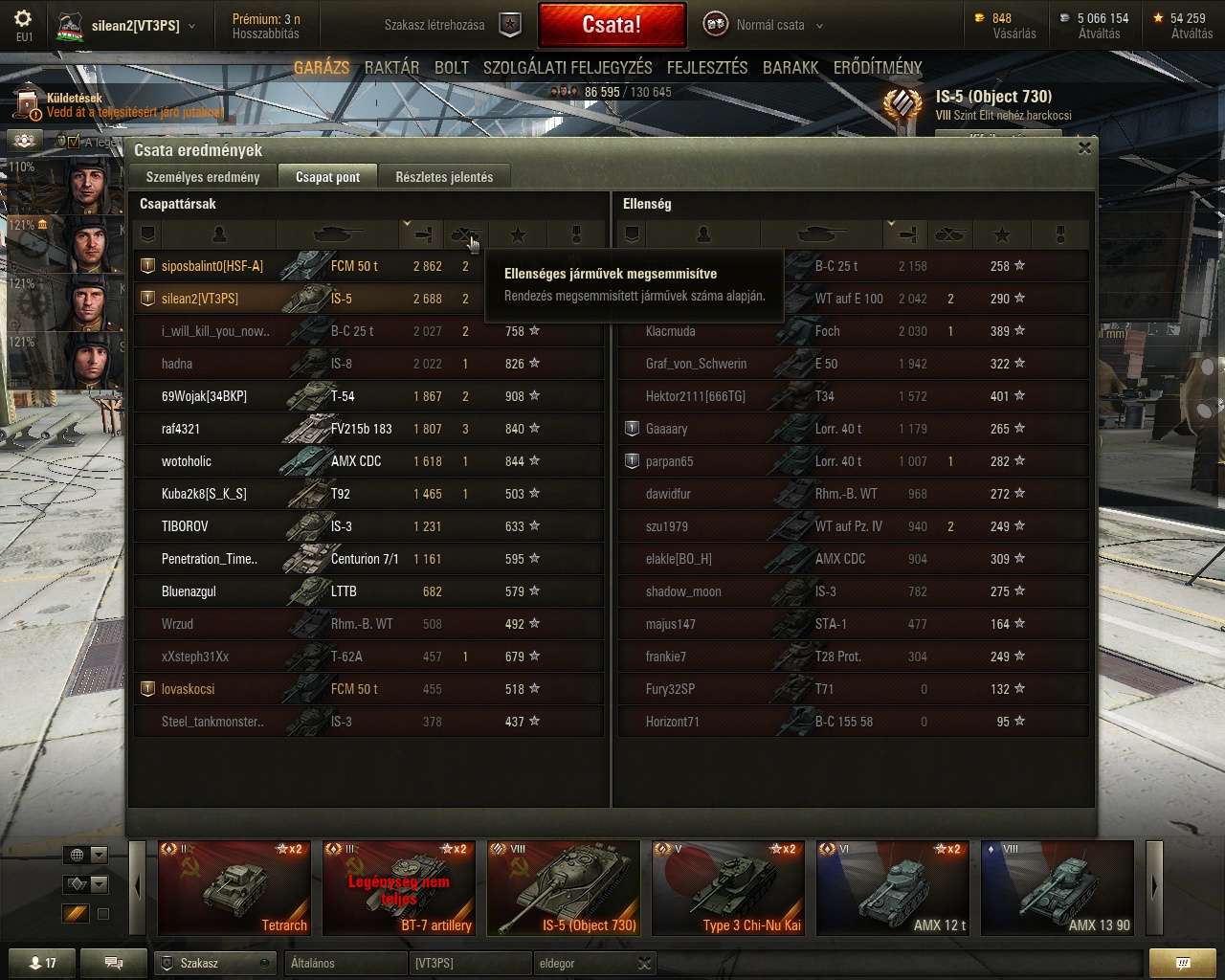Select the Csapat pont tab
The image size is (1225, 980).
tap(327, 177)
